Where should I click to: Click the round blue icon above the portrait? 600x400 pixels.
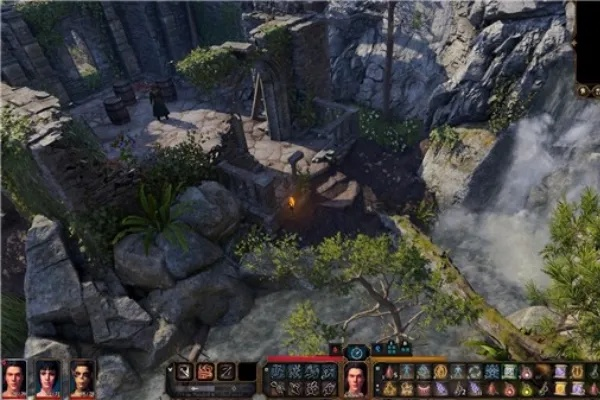pyautogui.click(x=355, y=351)
